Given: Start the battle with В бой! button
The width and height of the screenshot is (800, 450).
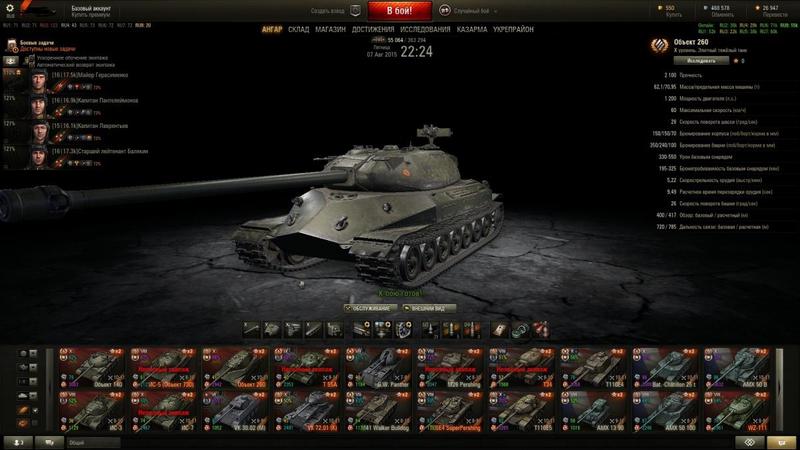Looking at the screenshot, I should click(399, 11).
